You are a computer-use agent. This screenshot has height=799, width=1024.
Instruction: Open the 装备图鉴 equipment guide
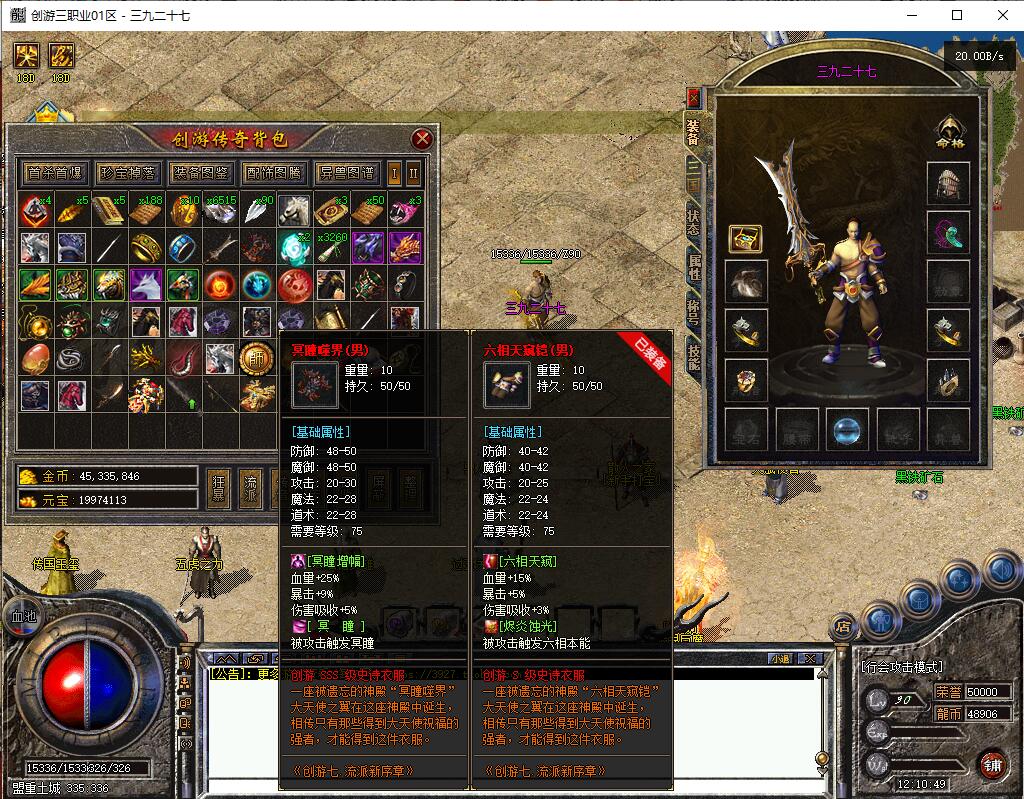(x=200, y=173)
